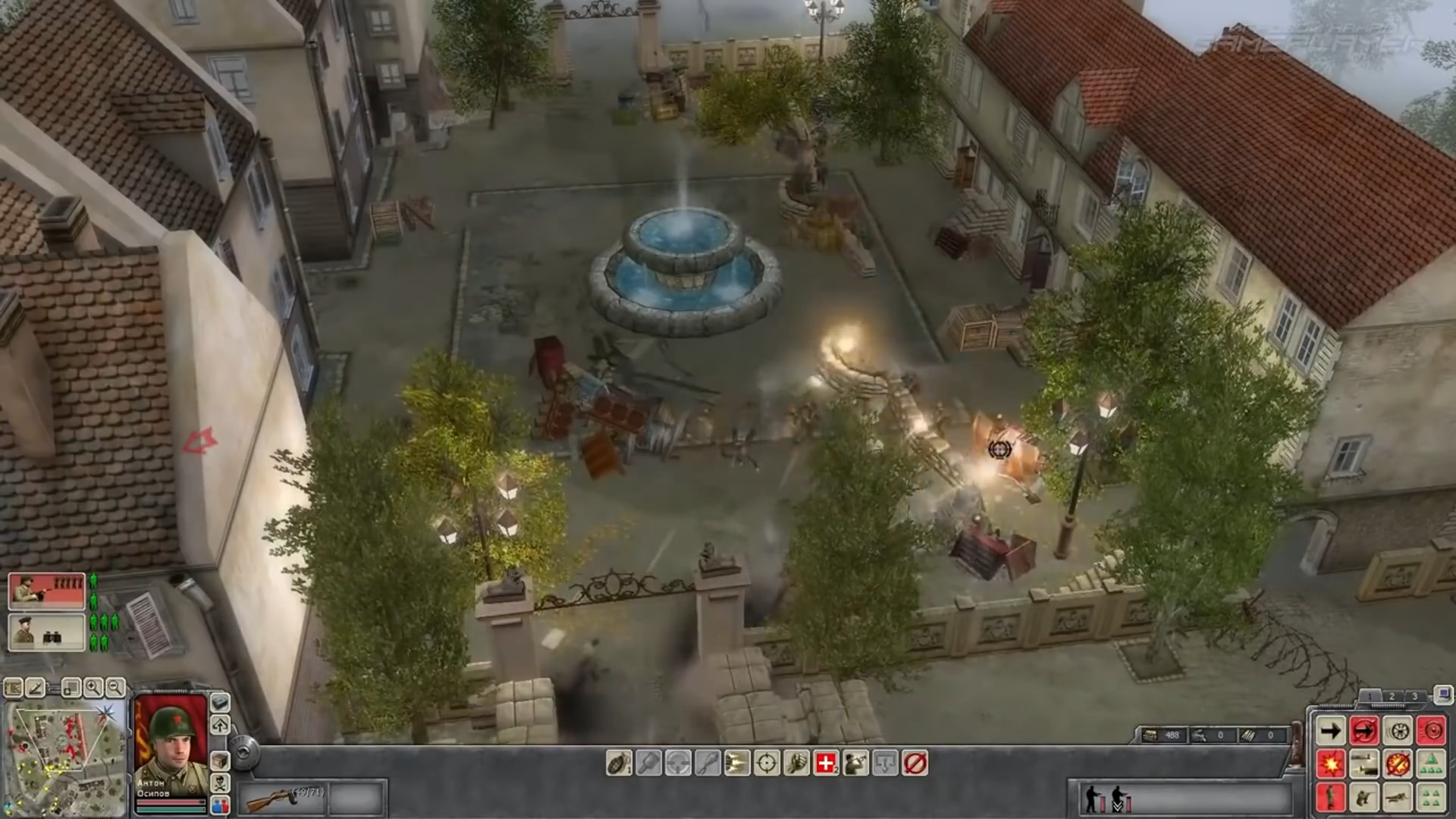Switch to command panel tab 3
The image size is (1456, 819).
(x=1414, y=696)
